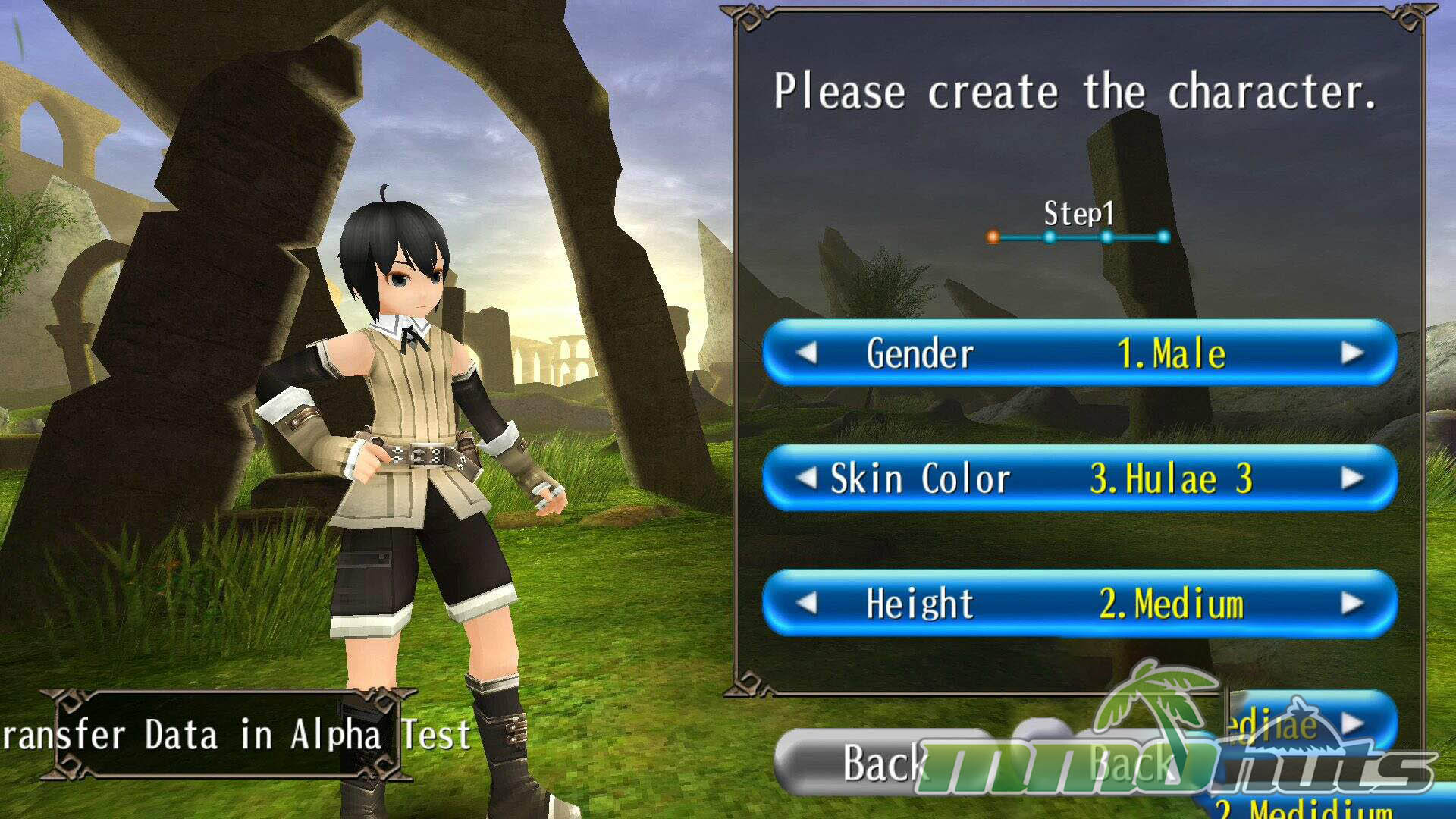Click the Gender left arrow

(x=807, y=353)
